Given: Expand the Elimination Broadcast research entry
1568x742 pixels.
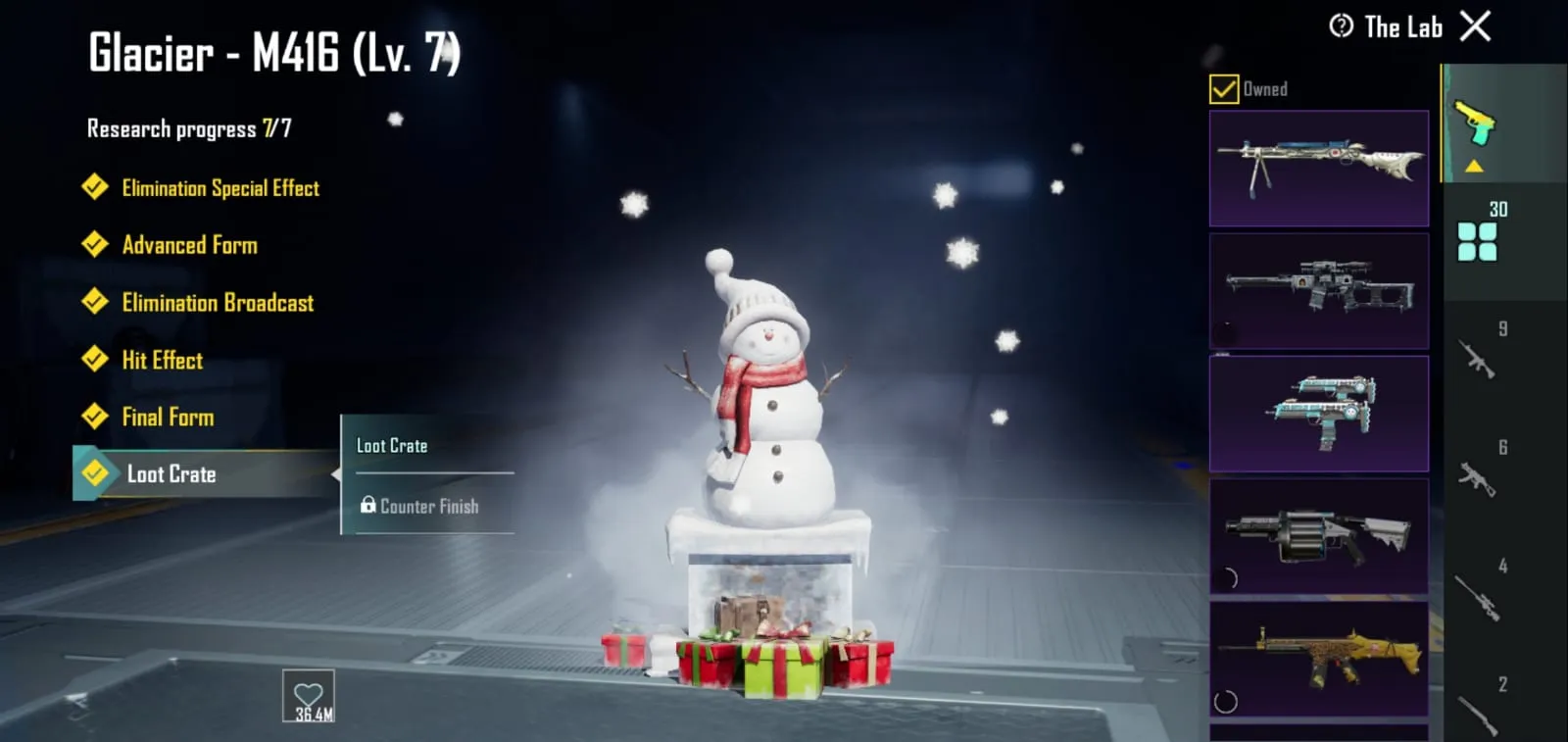Looking at the screenshot, I should click(217, 303).
